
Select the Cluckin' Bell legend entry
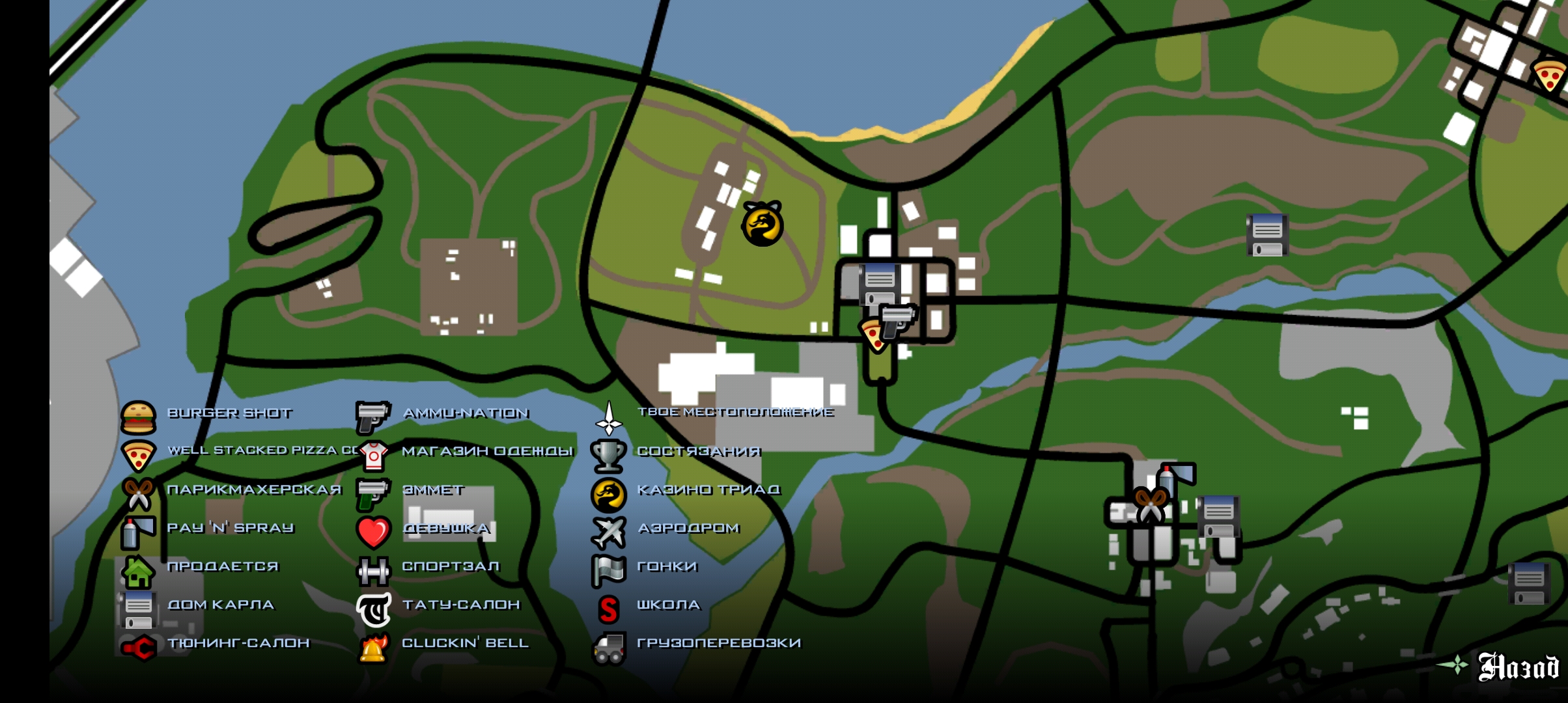465,643
